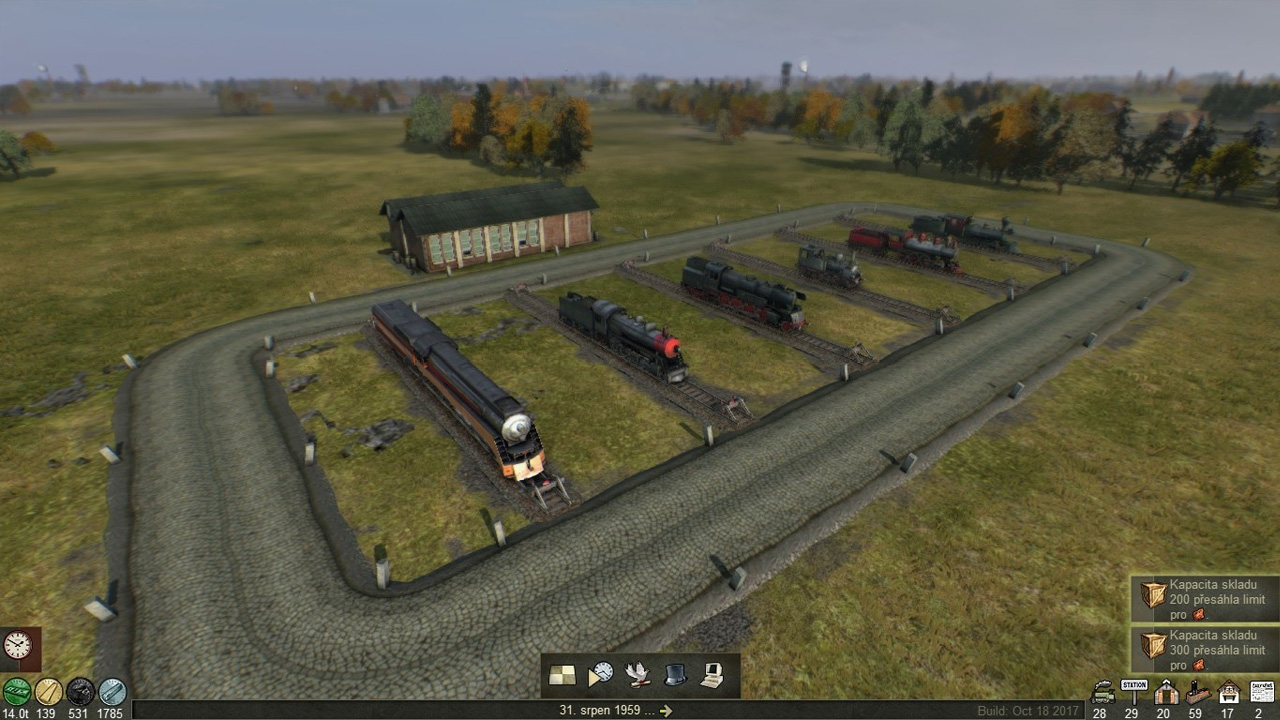
Task: Select the green money resource coin
Action: point(16,691)
